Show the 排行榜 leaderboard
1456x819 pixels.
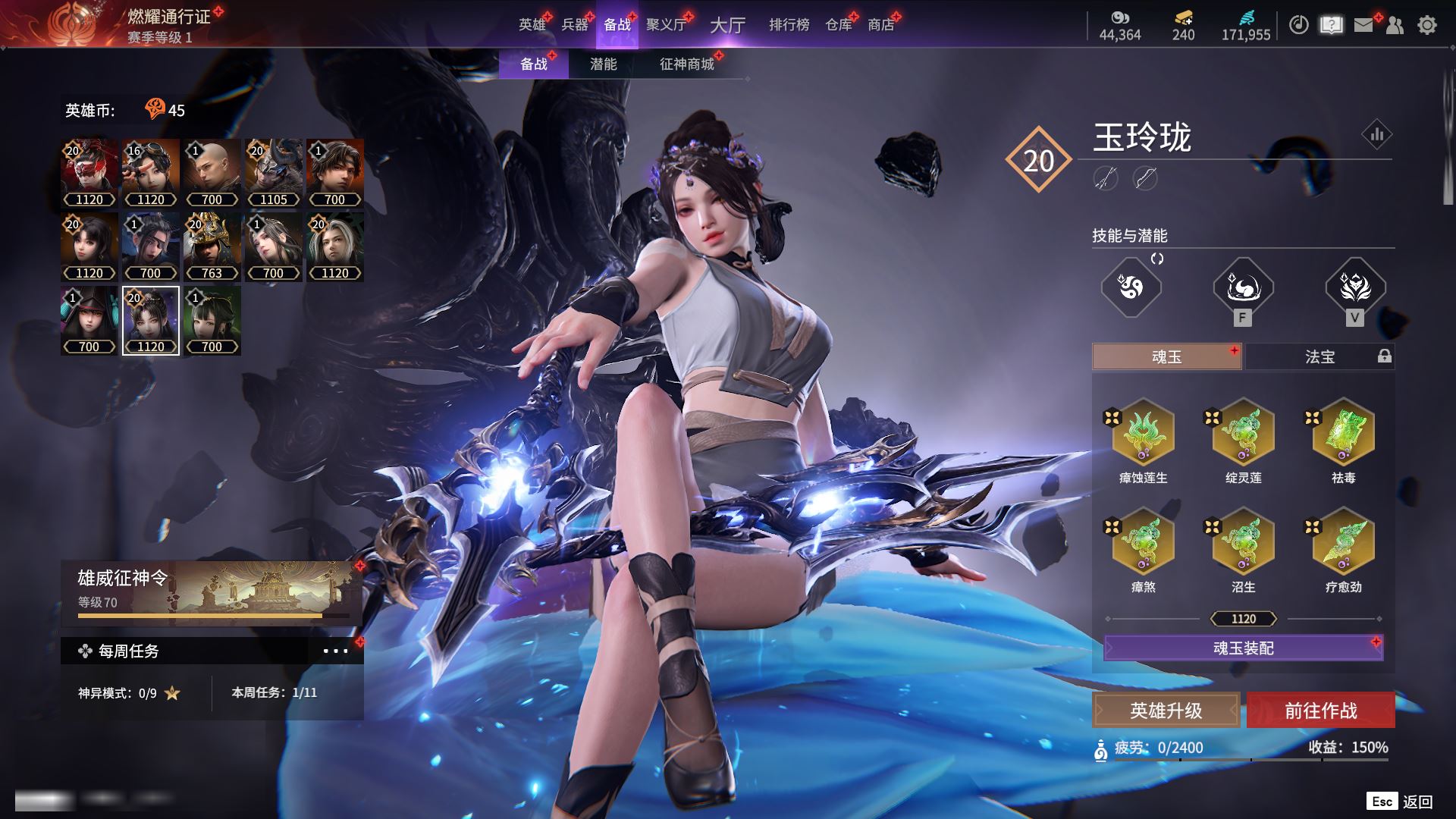click(789, 25)
